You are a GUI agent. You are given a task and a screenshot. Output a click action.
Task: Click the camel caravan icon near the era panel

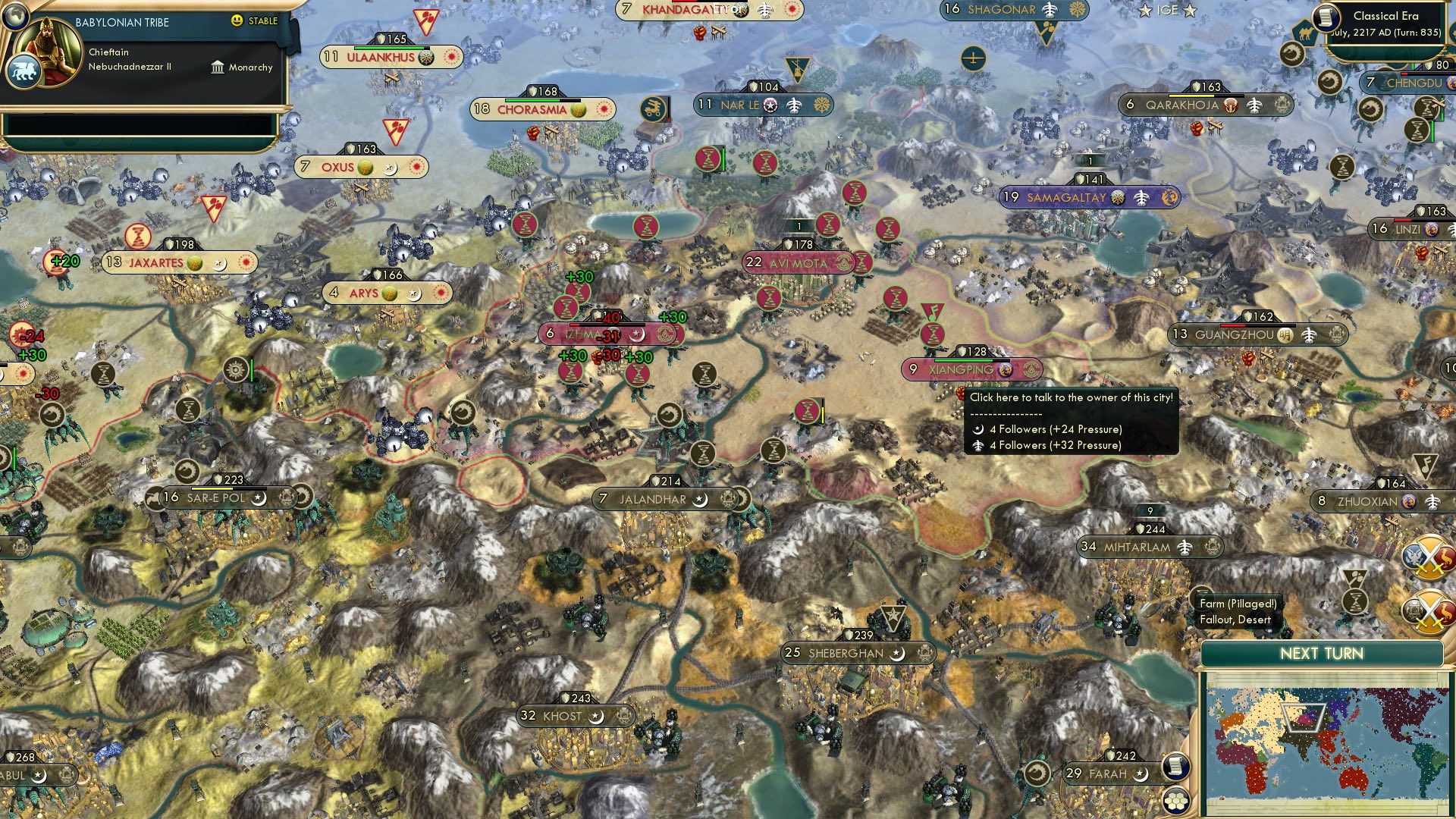point(1307,33)
